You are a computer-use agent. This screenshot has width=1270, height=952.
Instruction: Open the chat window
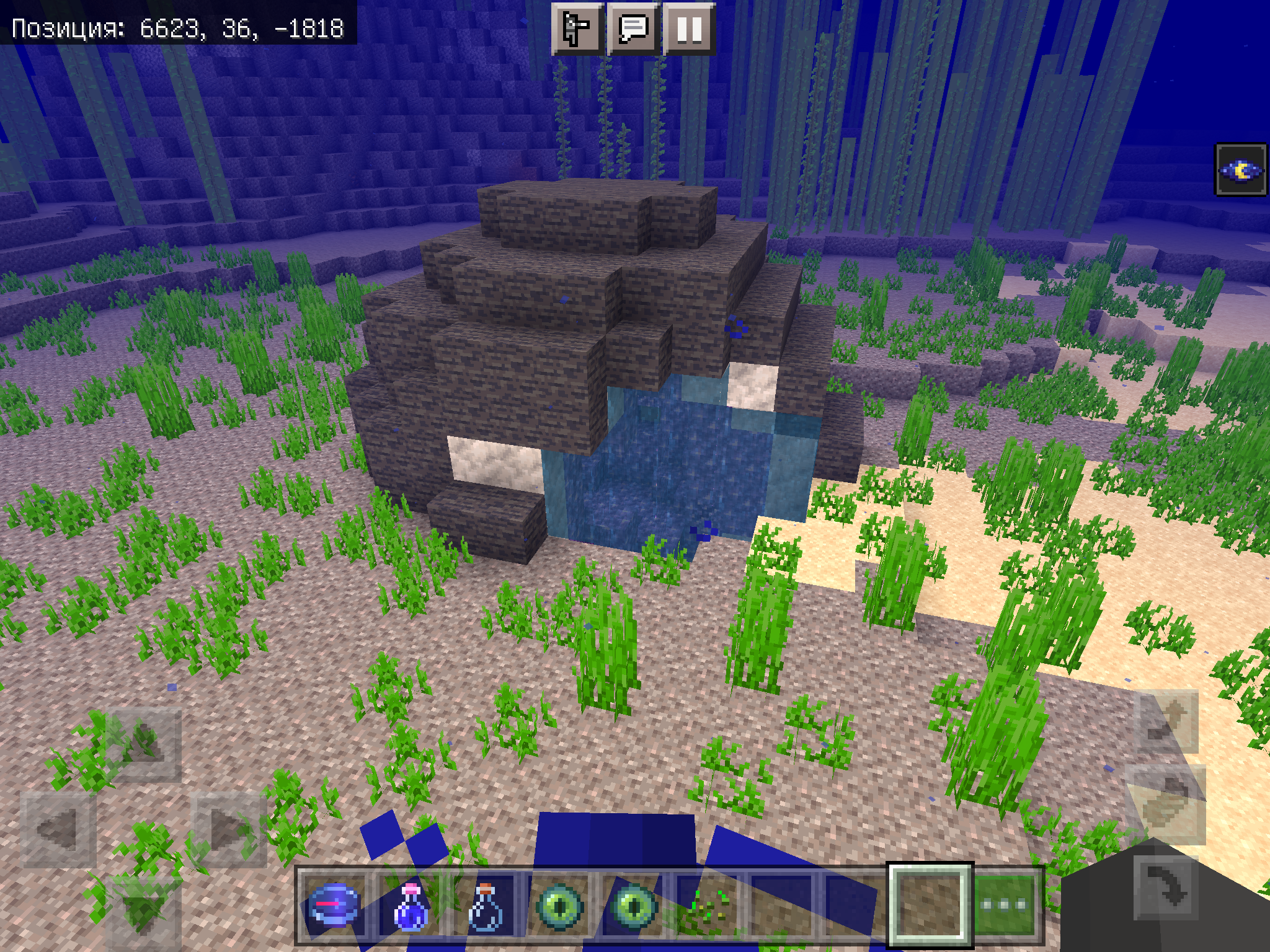[x=633, y=29]
